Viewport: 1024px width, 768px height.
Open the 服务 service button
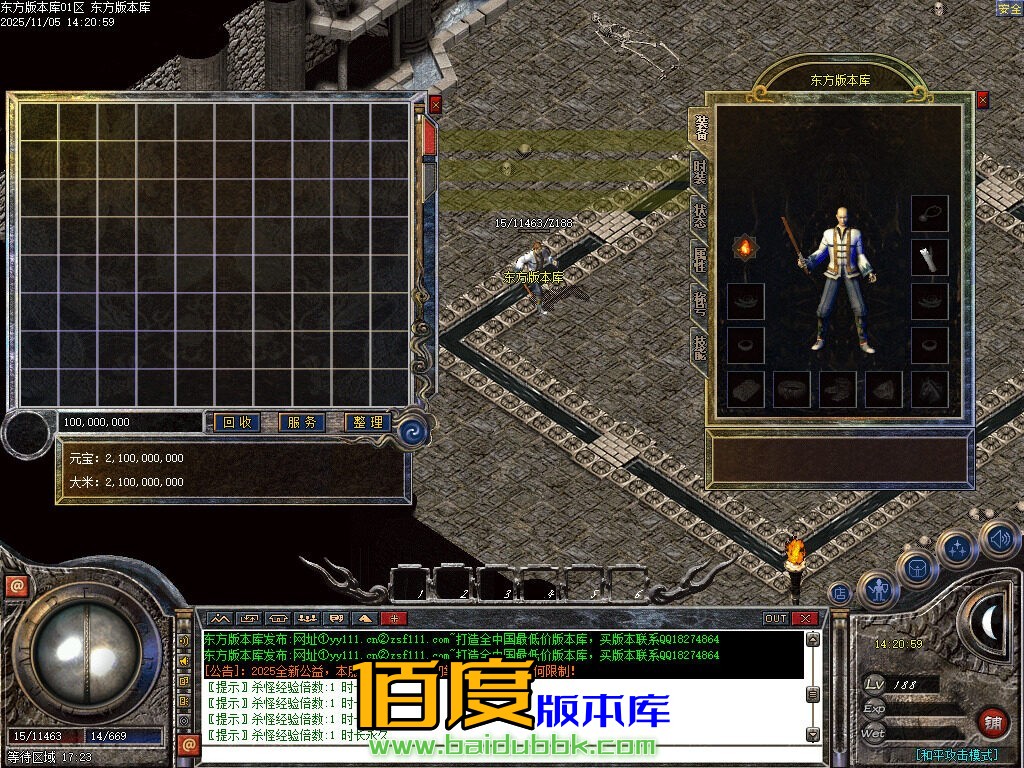click(x=302, y=423)
